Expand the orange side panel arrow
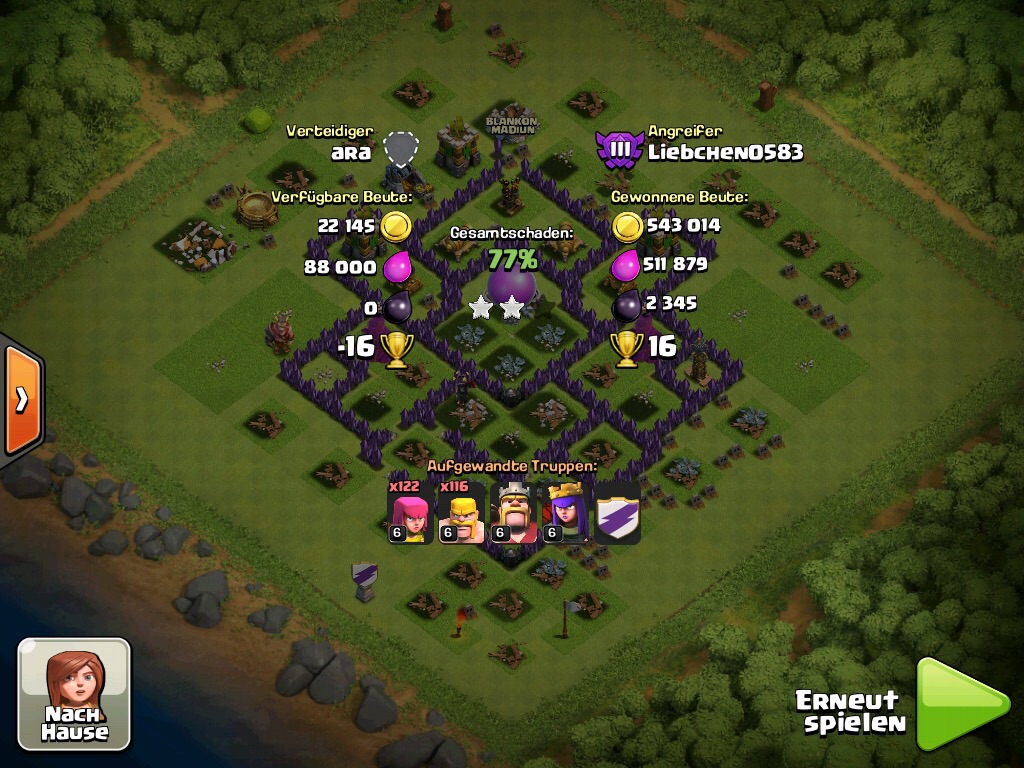The height and width of the screenshot is (768, 1024). [20, 399]
